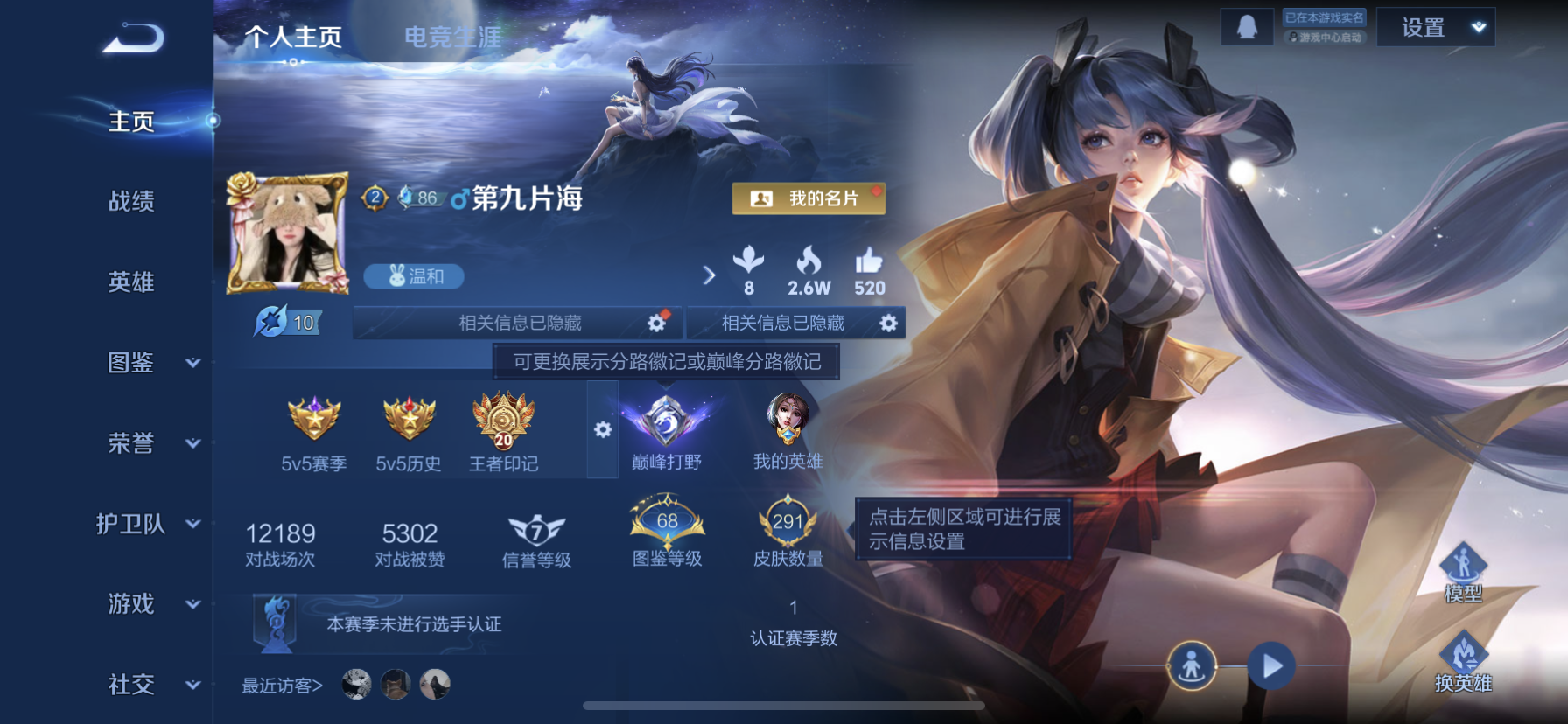Switch to the 电竞生涯 tab

457,38
